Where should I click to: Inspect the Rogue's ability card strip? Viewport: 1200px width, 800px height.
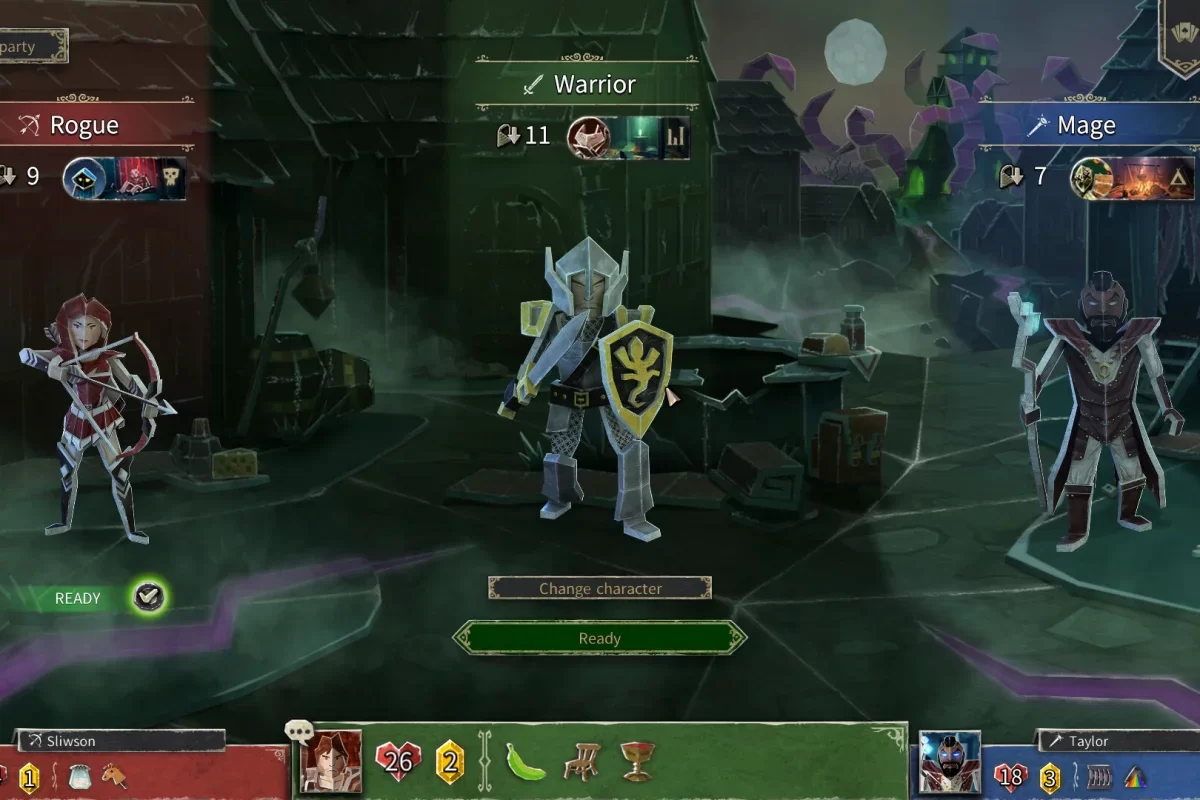125,179
